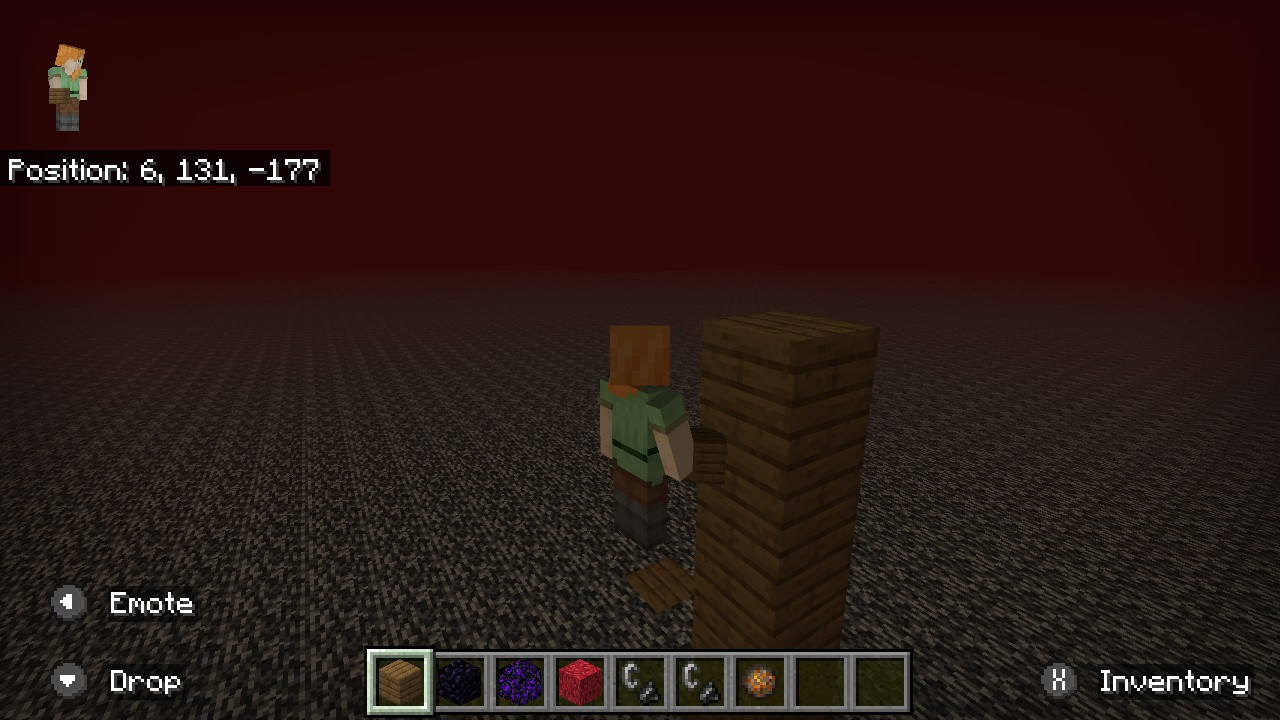Select the redstone block in the hotbar
This screenshot has width=1280, height=720.
580,682
